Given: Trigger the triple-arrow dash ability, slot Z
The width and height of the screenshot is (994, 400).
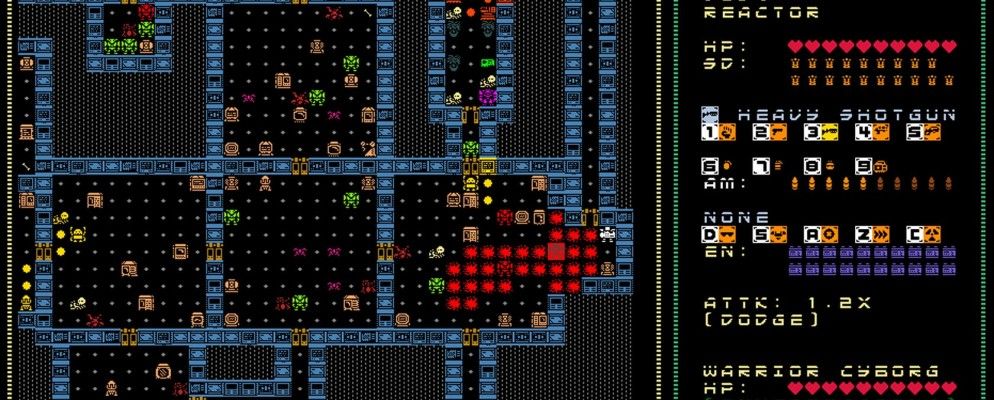Looking at the screenshot, I should coord(880,234).
